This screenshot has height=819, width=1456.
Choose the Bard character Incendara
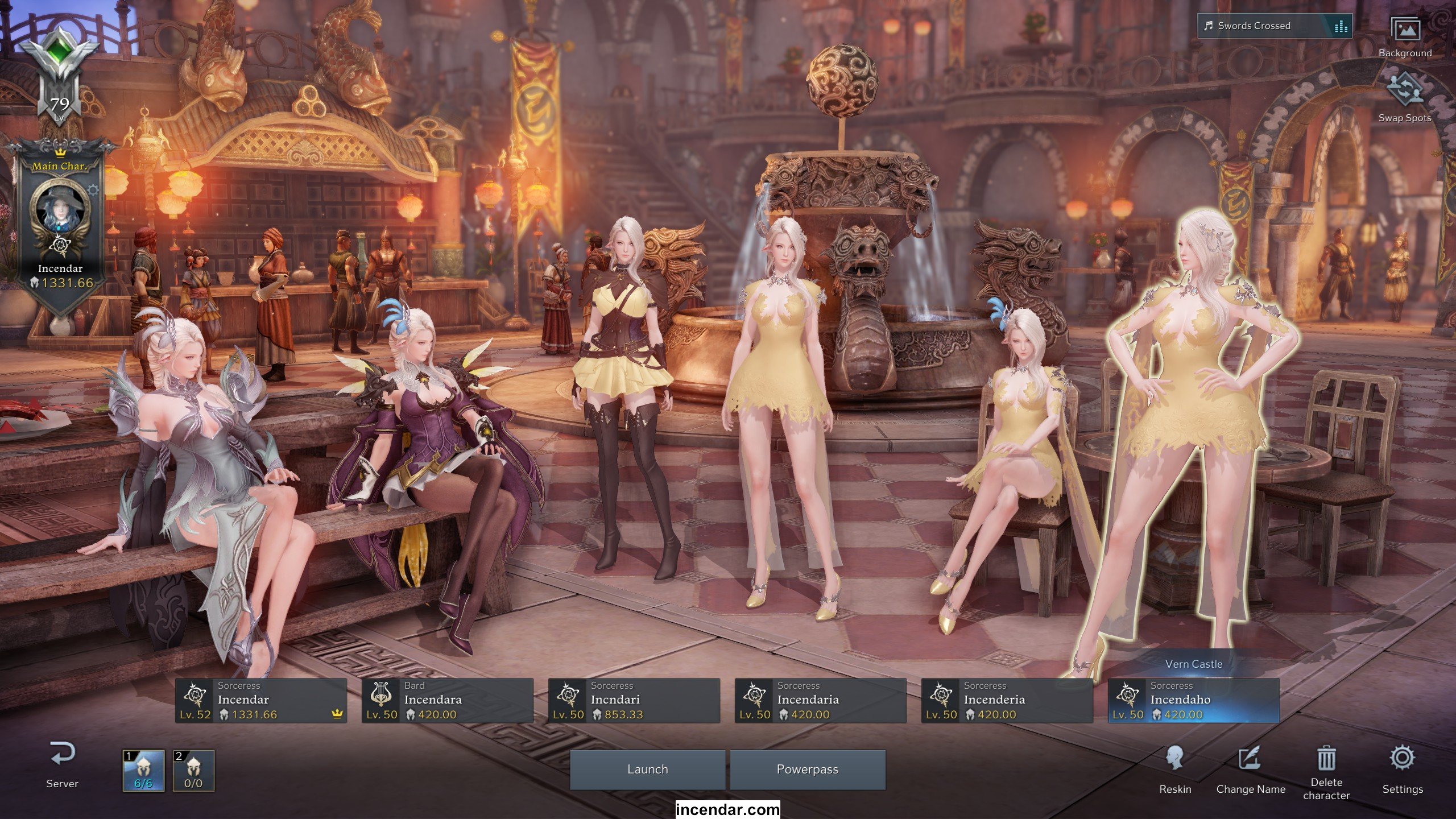coord(448,701)
